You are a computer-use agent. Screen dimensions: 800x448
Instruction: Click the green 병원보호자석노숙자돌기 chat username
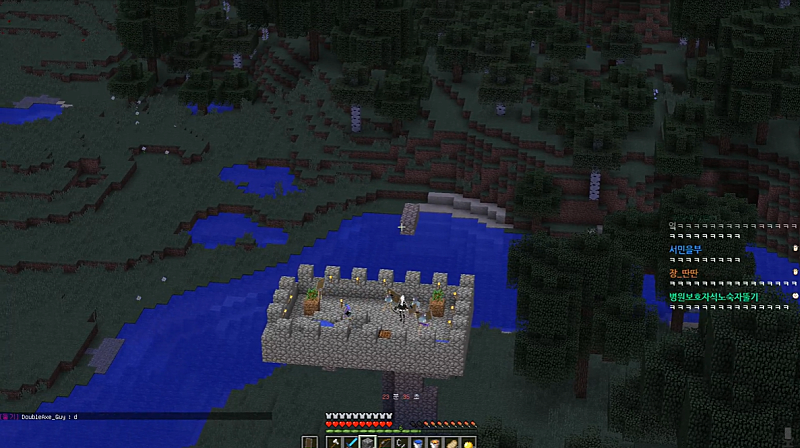click(x=714, y=297)
